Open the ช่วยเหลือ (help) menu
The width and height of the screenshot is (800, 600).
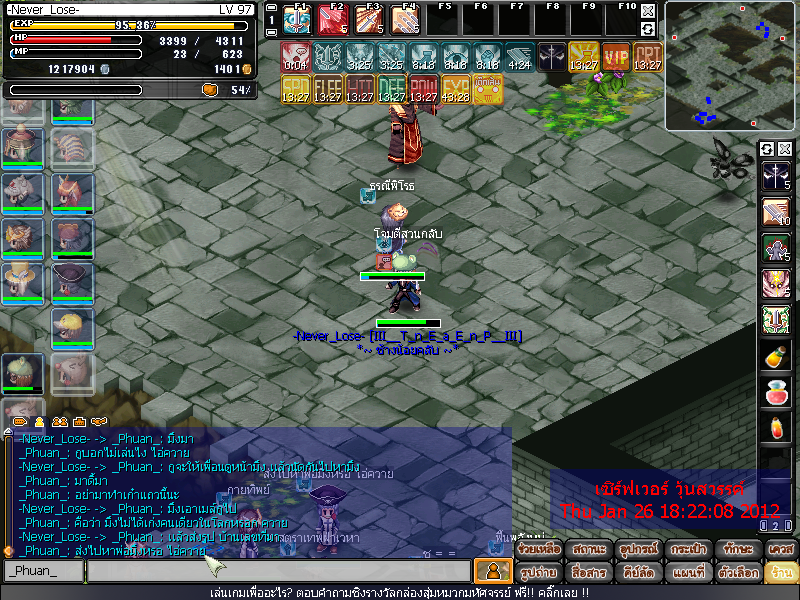[539, 550]
